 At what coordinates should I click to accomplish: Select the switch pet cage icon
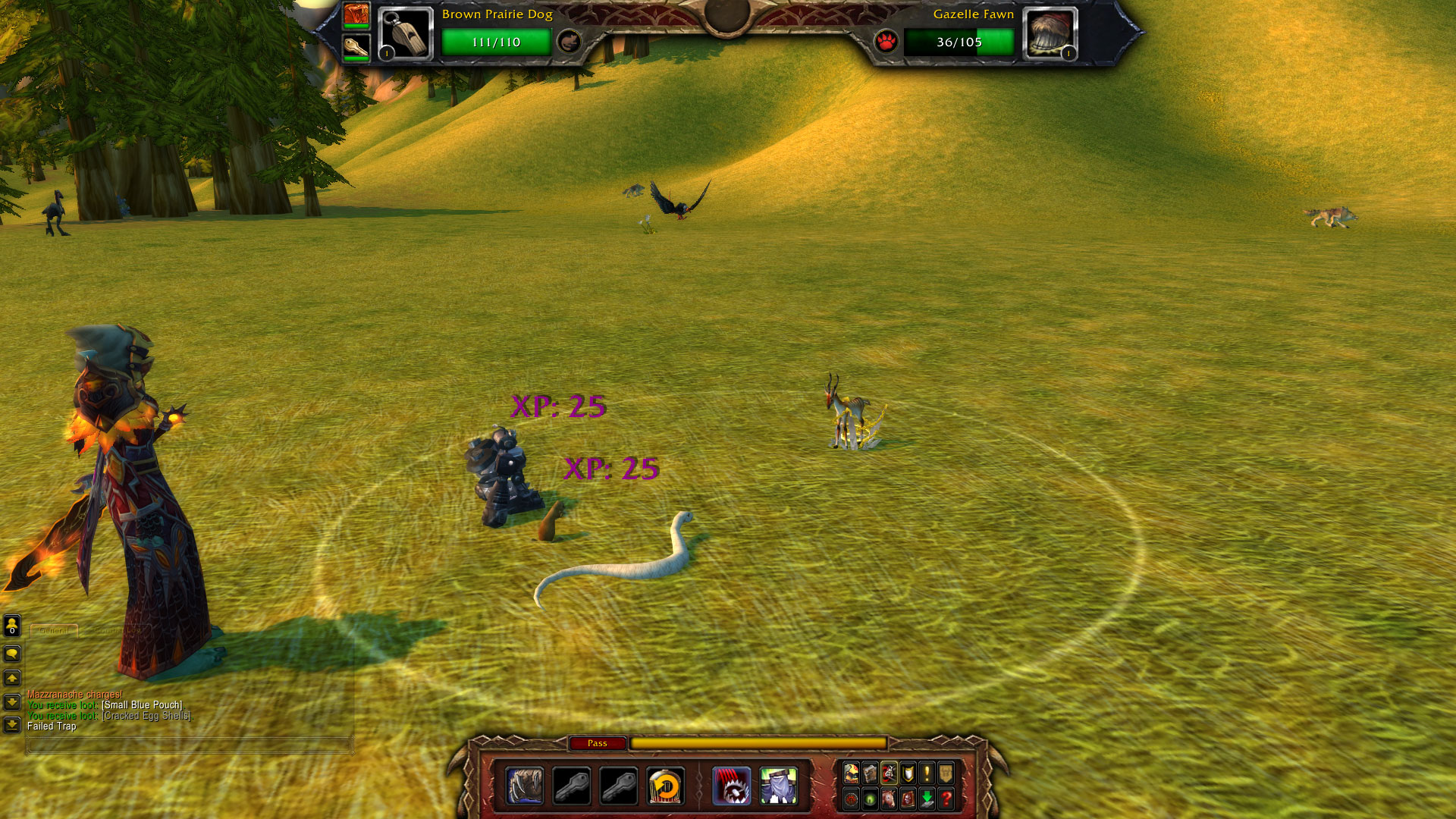pyautogui.click(x=666, y=786)
